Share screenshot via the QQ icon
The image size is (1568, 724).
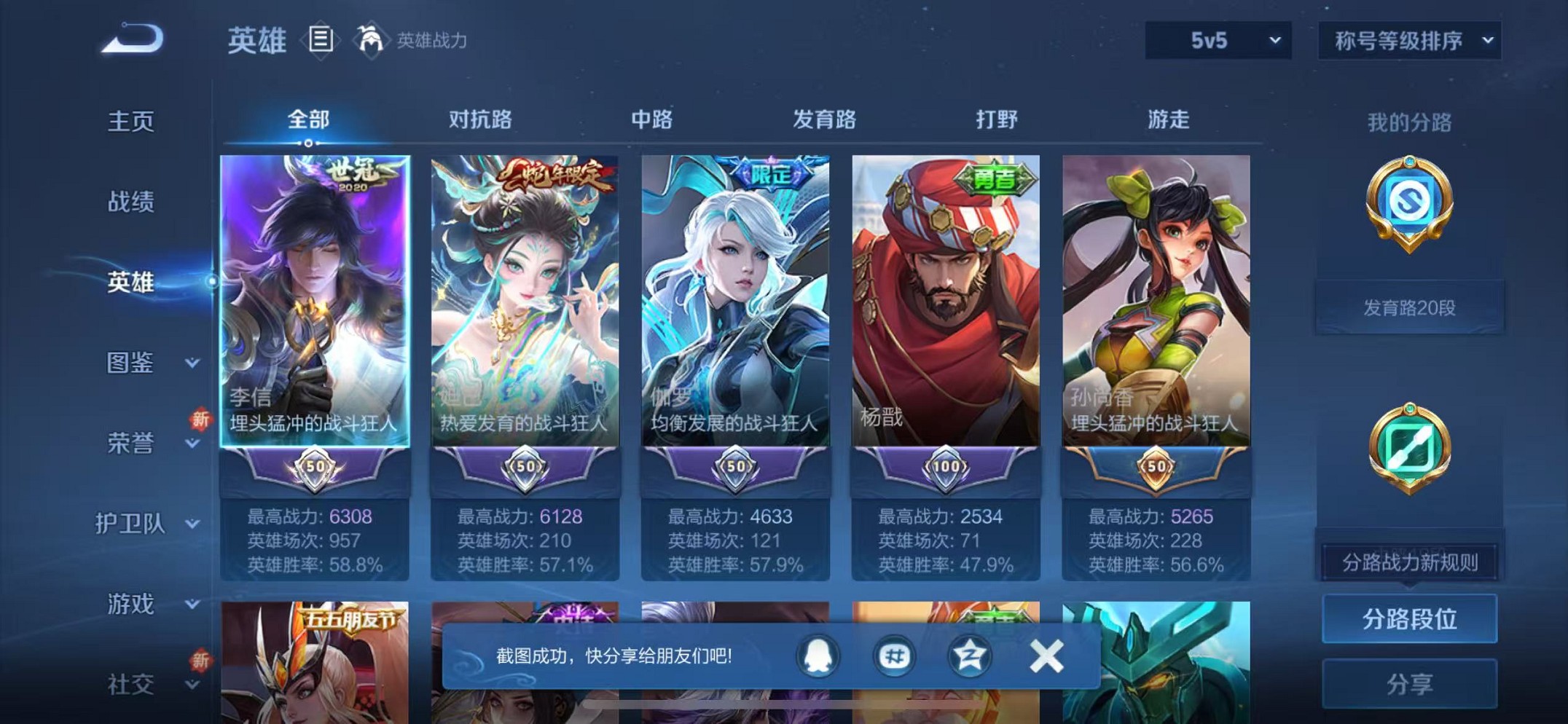click(818, 655)
